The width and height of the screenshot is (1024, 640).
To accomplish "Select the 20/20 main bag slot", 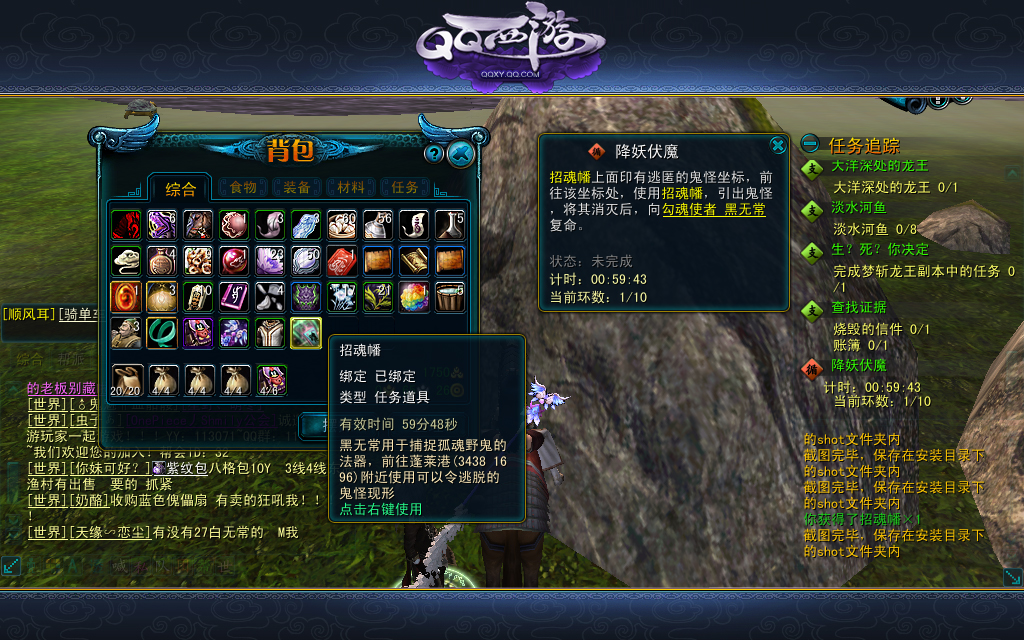I will (126, 380).
